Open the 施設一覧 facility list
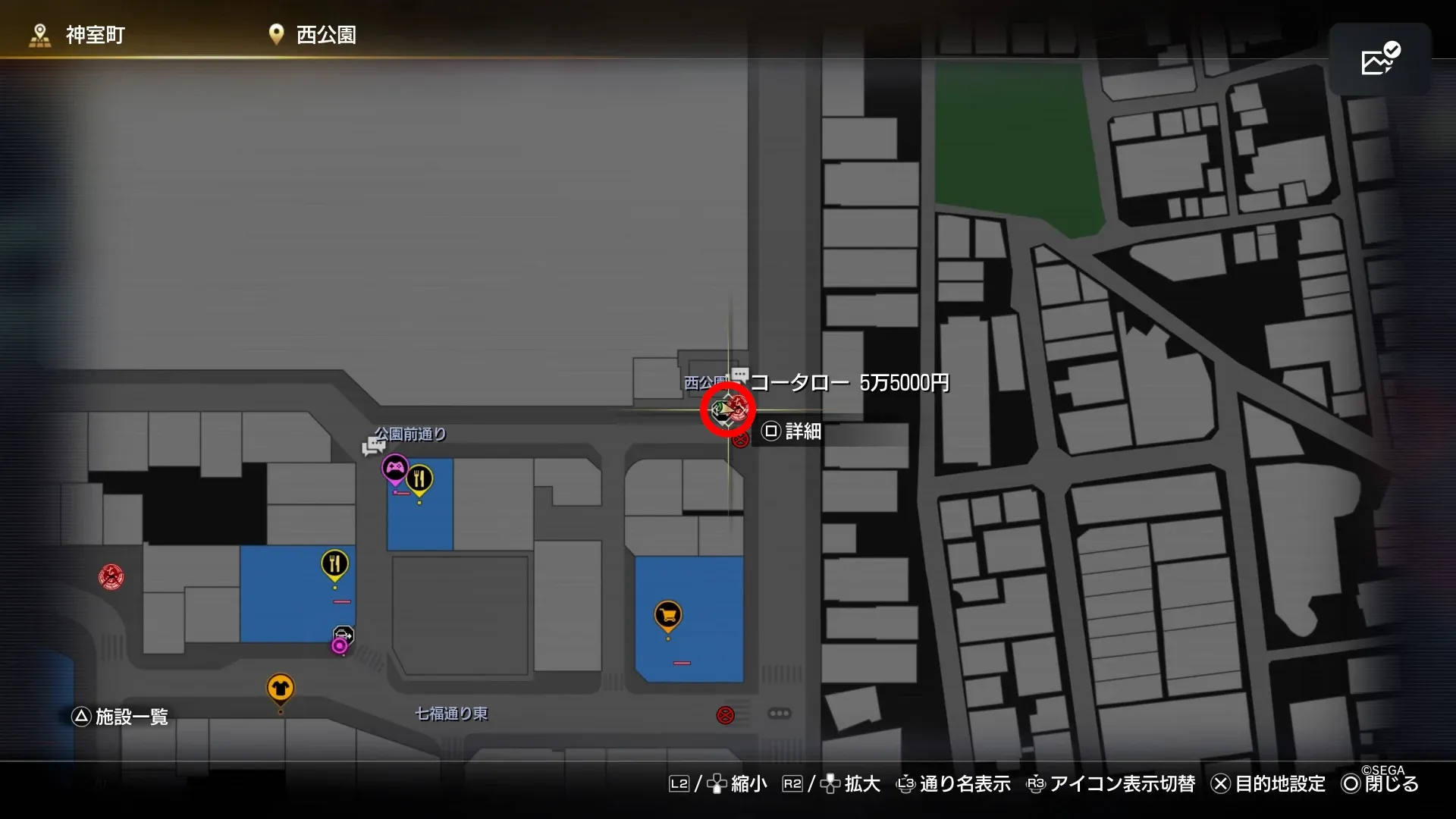This screenshot has width=1456, height=819. click(121, 716)
